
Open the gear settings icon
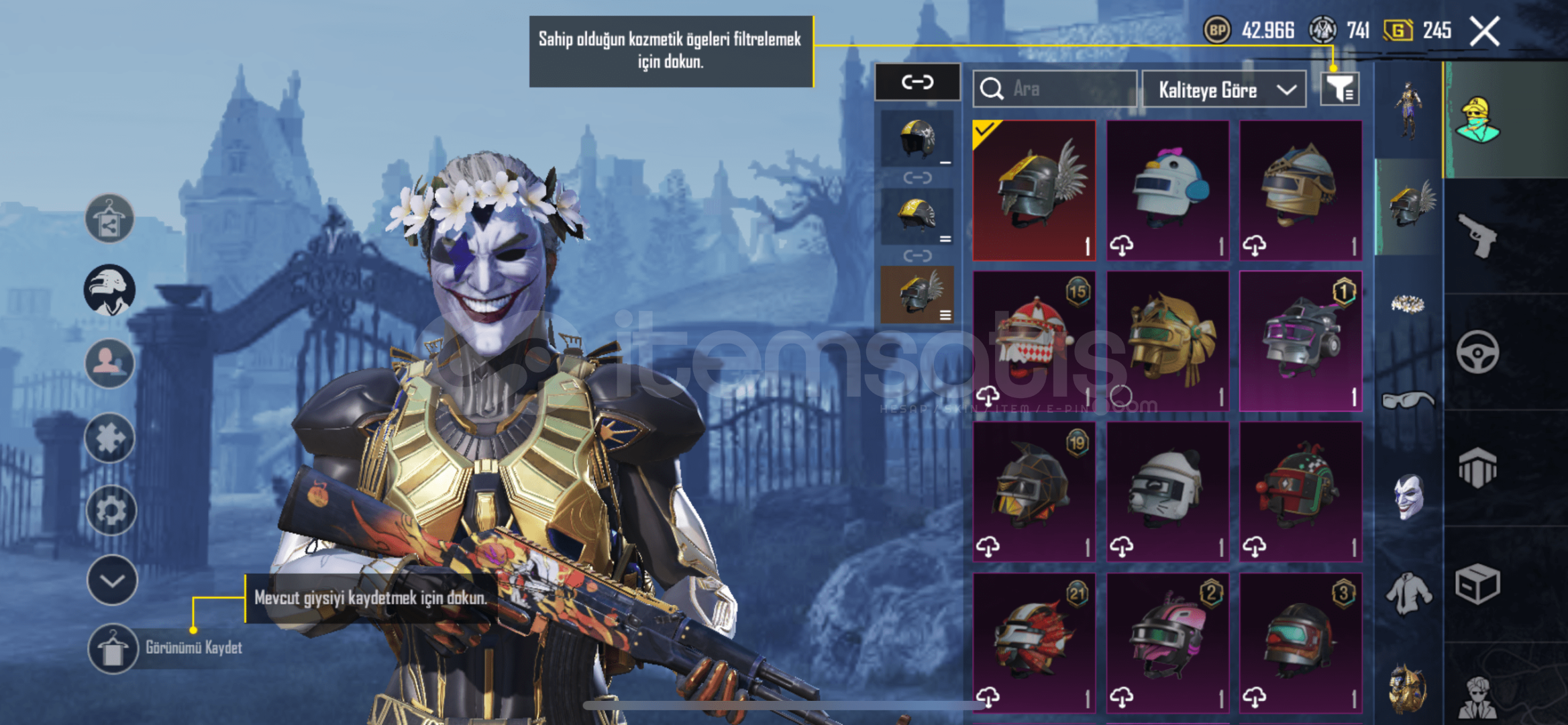(x=111, y=510)
